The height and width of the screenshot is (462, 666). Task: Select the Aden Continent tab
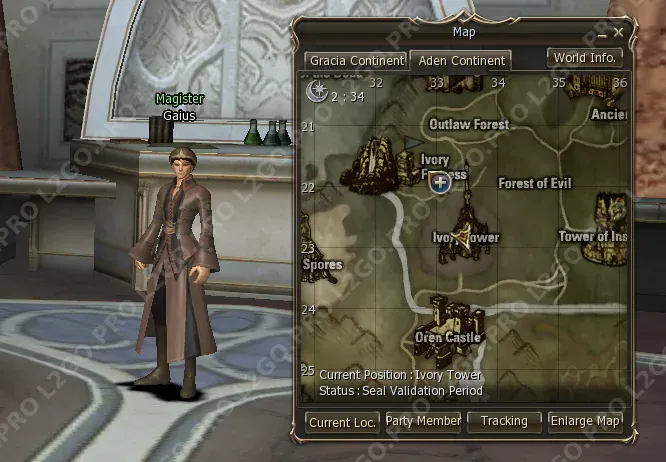[462, 61]
